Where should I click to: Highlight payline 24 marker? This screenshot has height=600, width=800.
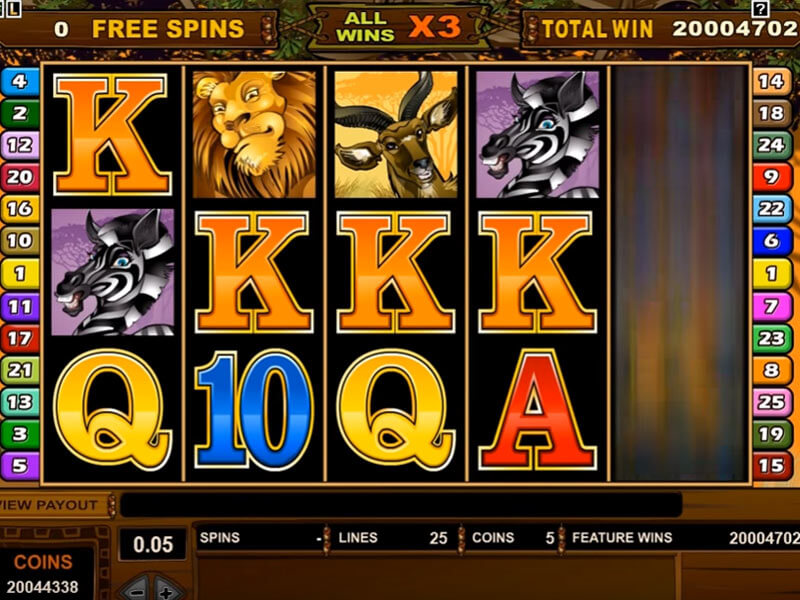tap(770, 145)
